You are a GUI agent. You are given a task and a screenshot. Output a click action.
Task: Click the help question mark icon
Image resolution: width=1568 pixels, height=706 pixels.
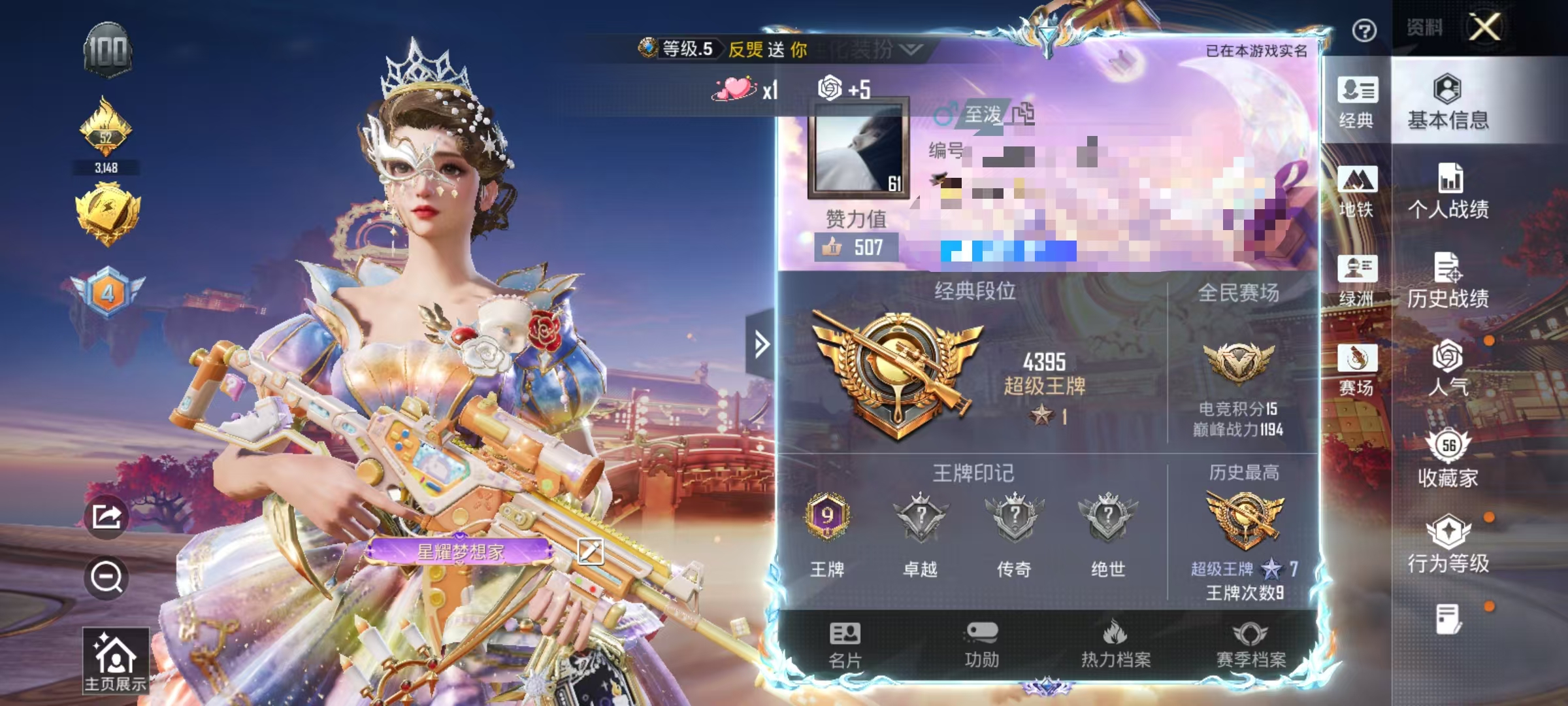coord(1365,31)
